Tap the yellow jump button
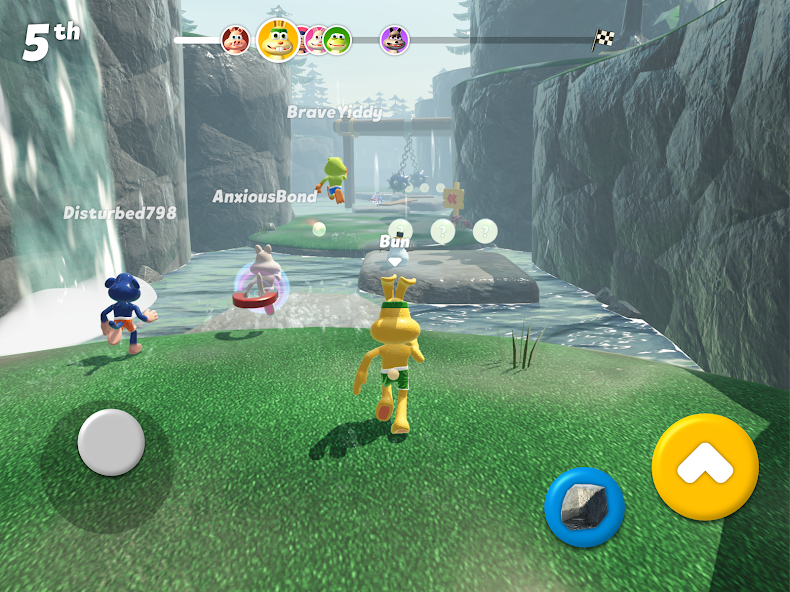This screenshot has width=790, height=592. tap(705, 466)
